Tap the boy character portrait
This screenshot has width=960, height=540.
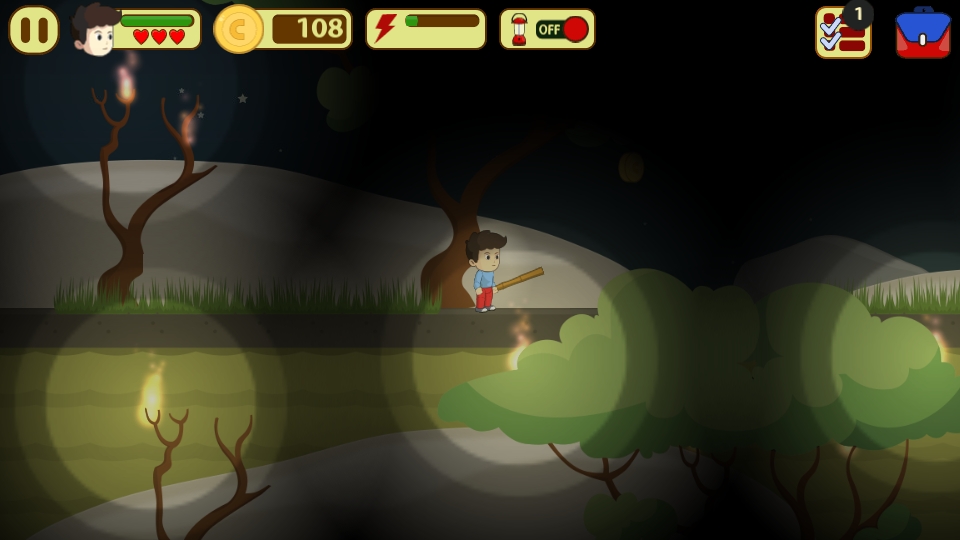pos(95,30)
